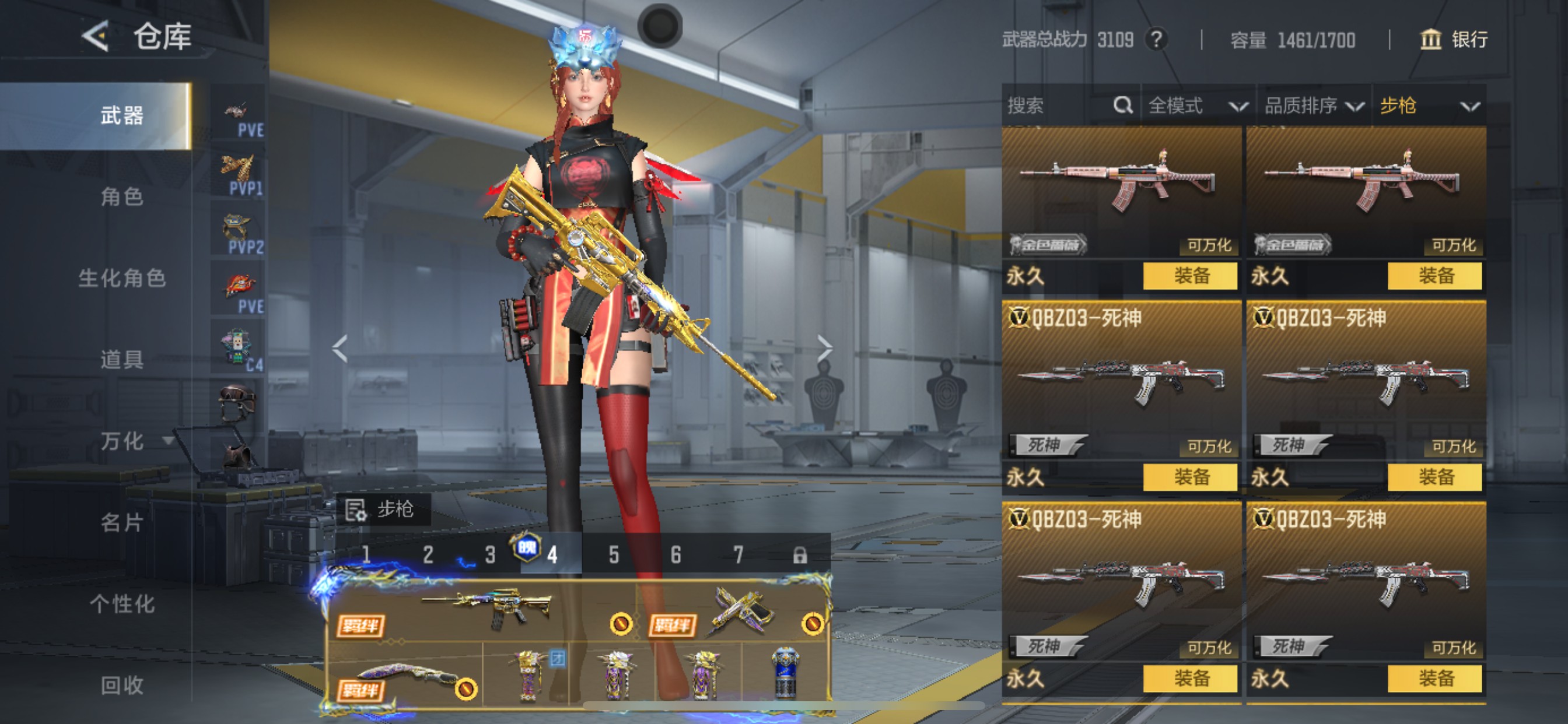Select the 道具 category
The width and height of the screenshot is (1568, 724).
pos(122,360)
